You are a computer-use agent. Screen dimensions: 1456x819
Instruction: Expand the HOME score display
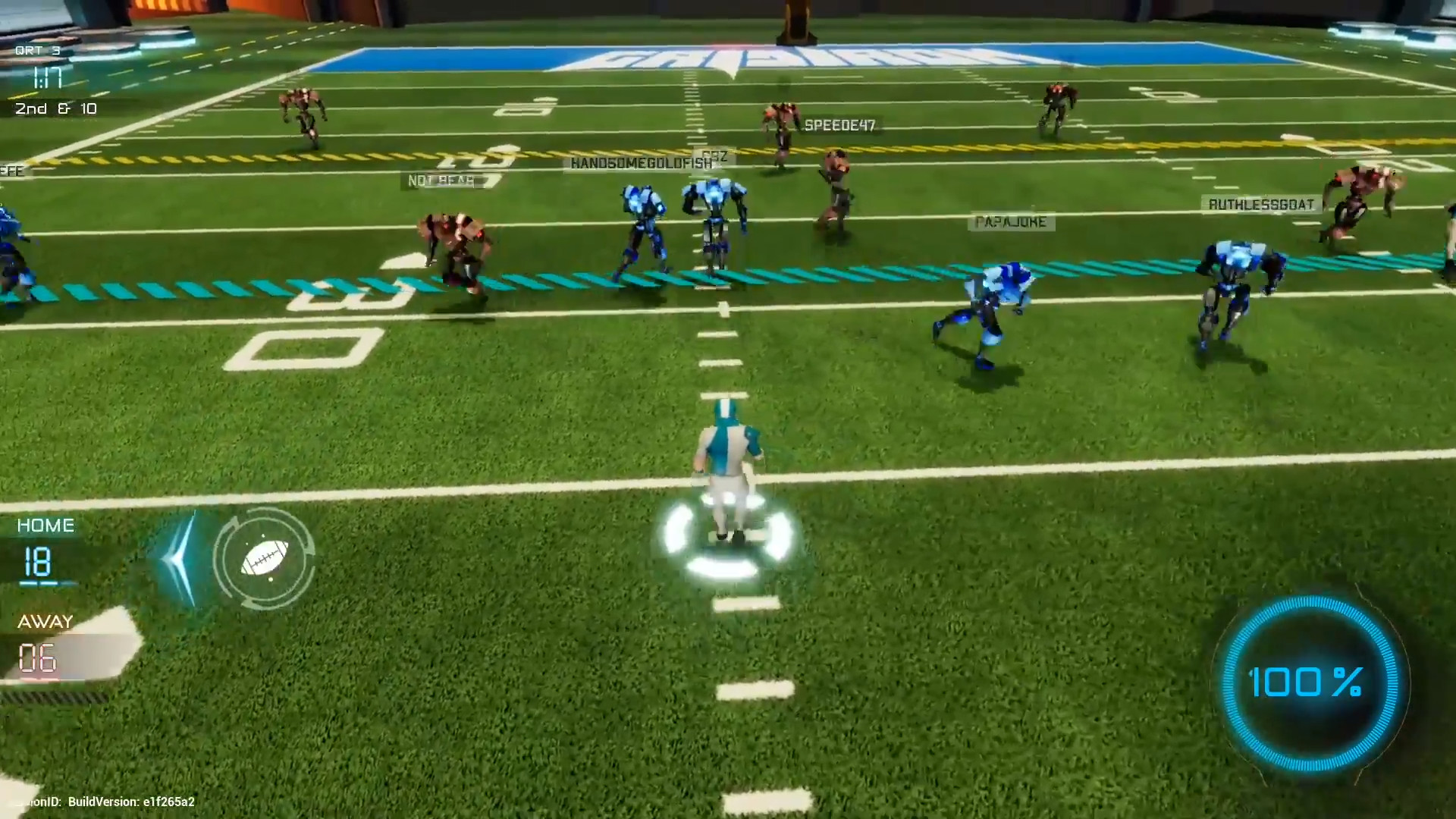(x=38, y=563)
